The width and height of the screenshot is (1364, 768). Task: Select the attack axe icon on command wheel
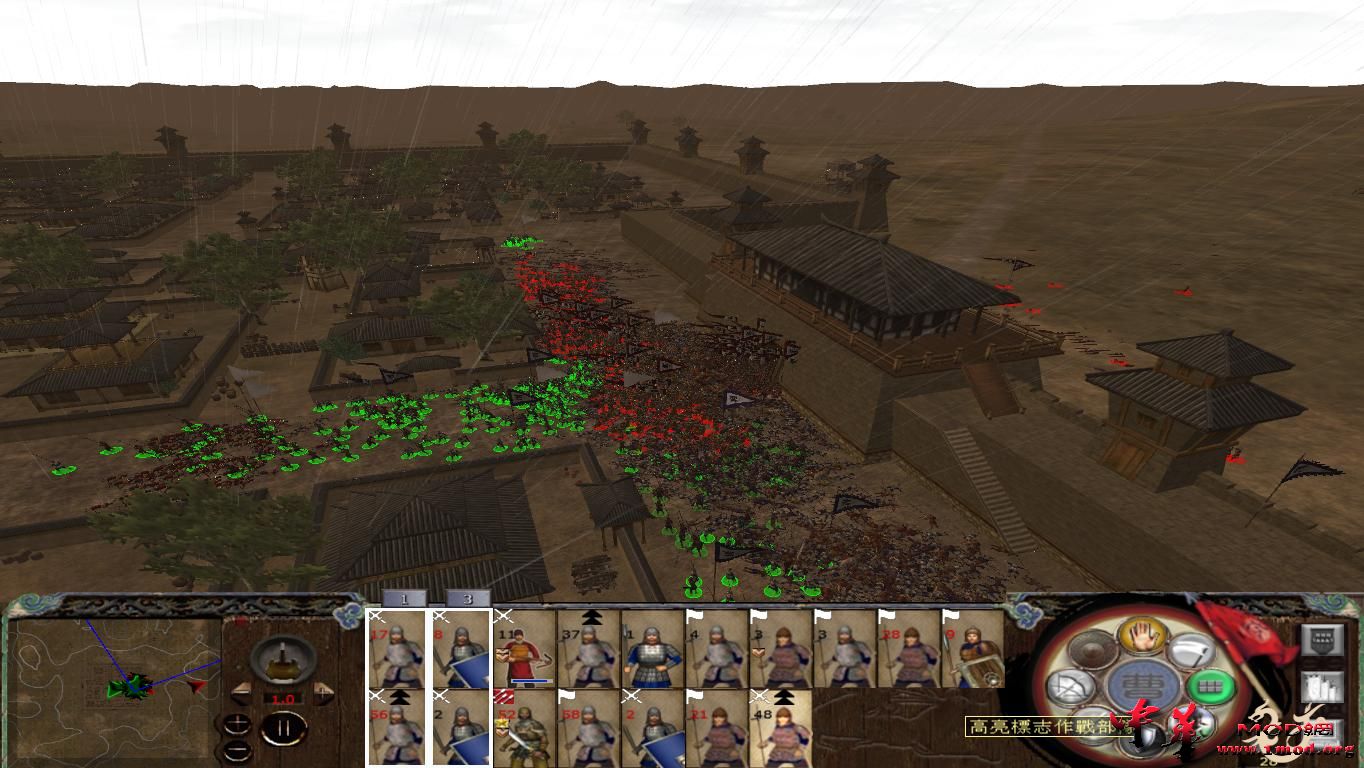(1192, 653)
